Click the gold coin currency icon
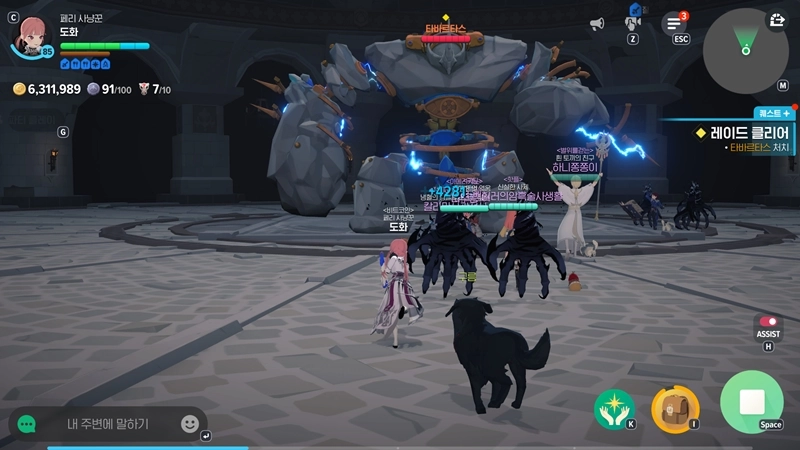This screenshot has width=800, height=450. [x=18, y=89]
